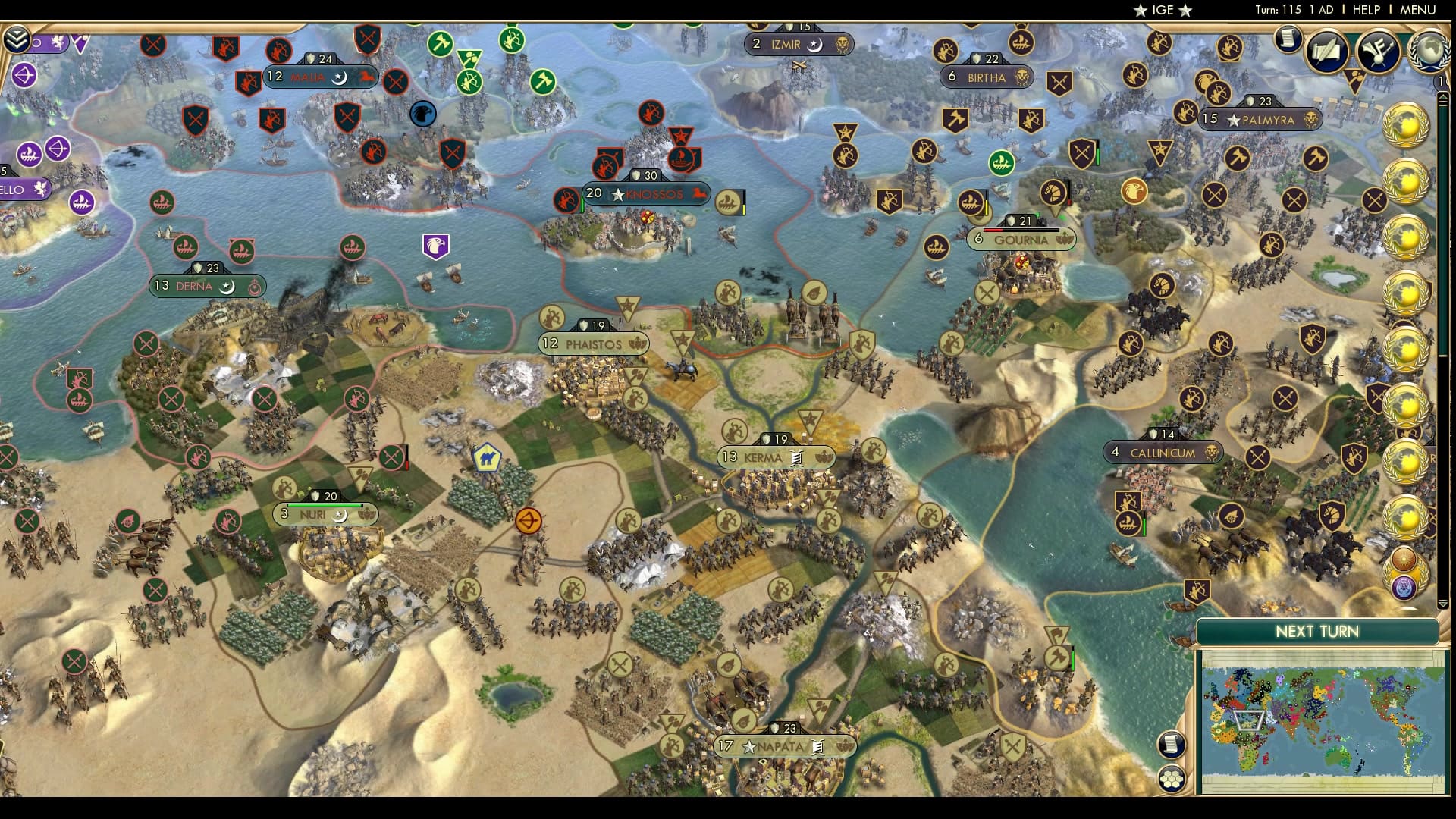Open the Social Policies quill-and-scroll icon
Viewport: 1456px width, 819px height.
(x=1326, y=52)
